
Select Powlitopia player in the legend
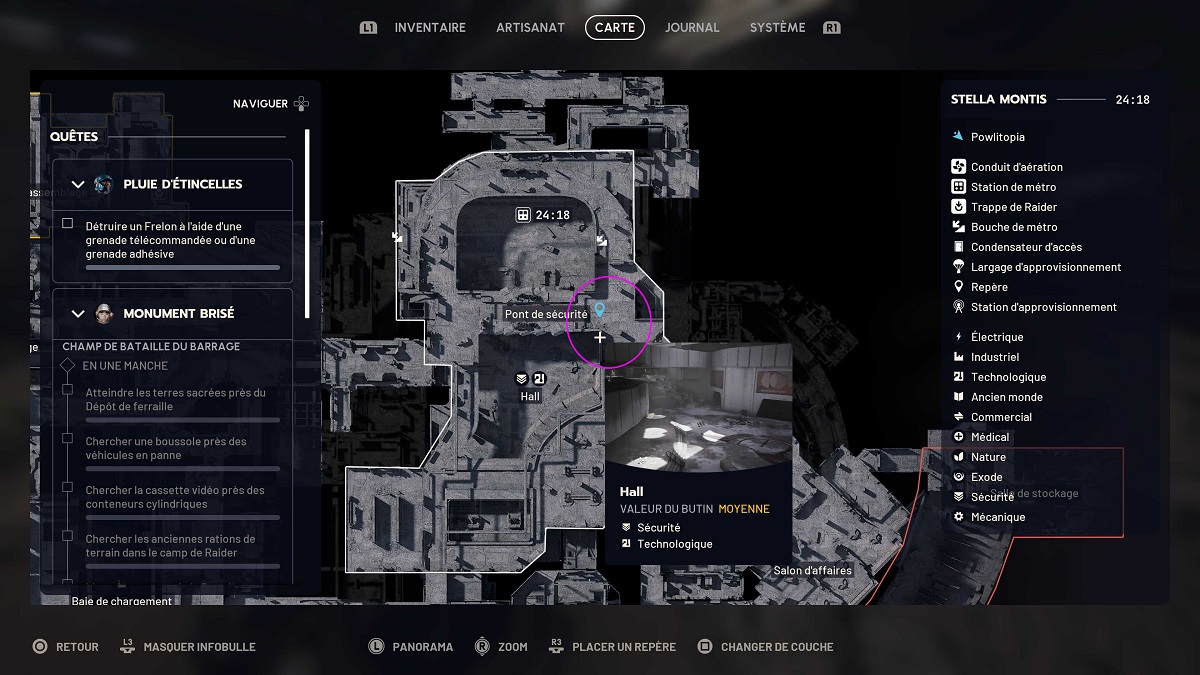click(996, 137)
